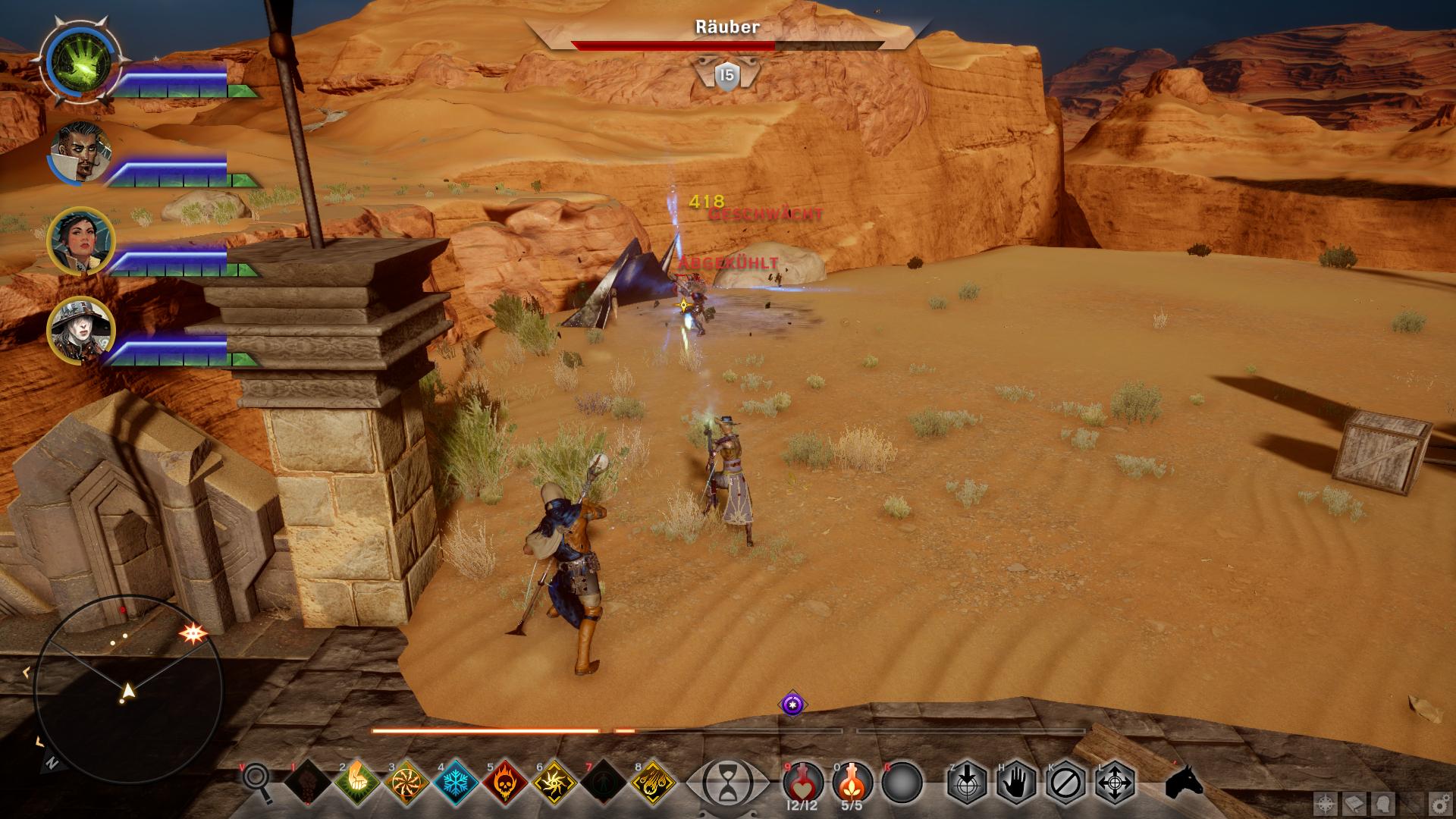Use the orange regeneration potion
The image size is (1456, 819).
click(x=852, y=780)
